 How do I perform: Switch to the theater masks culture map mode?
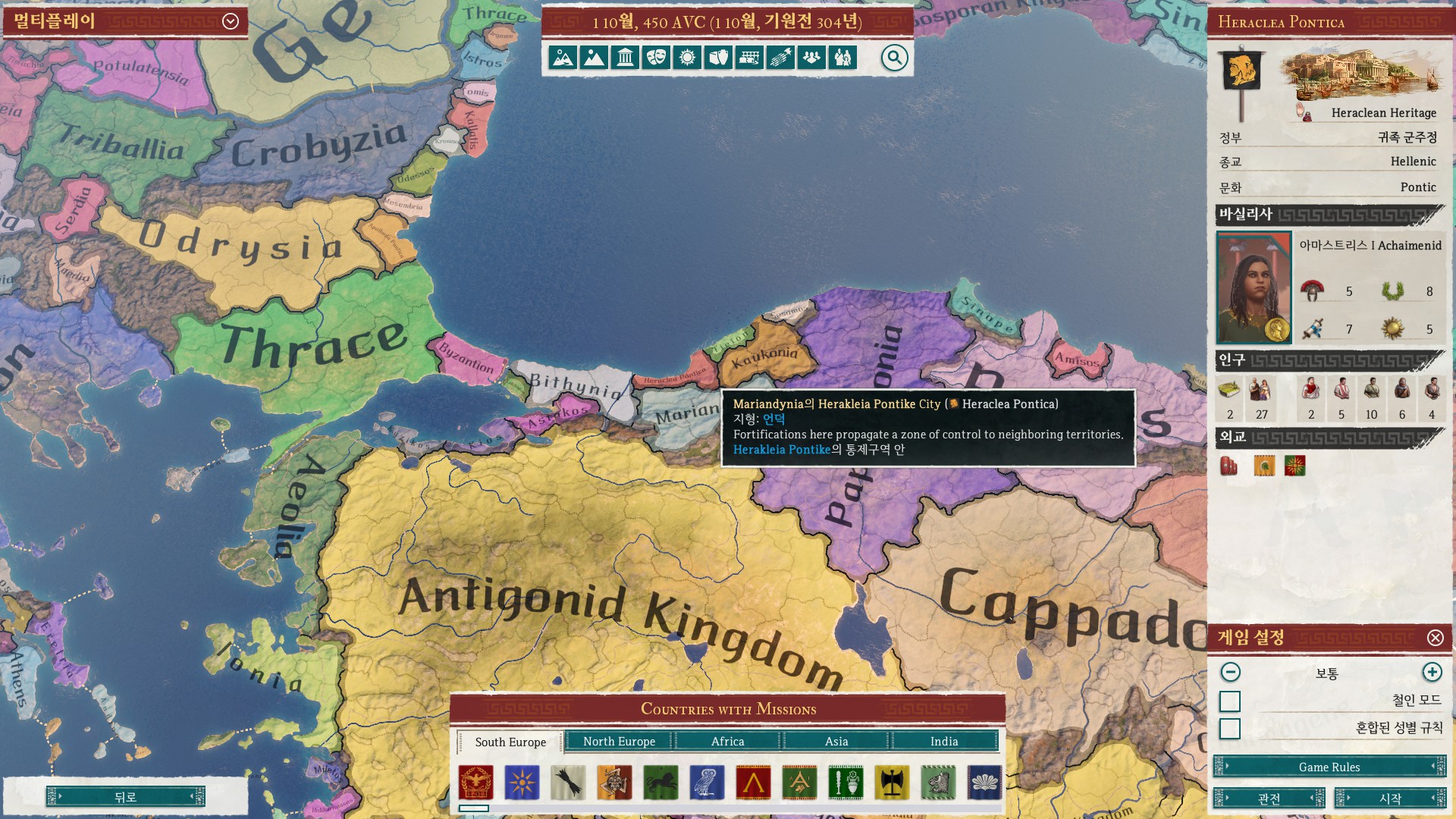pos(656,58)
